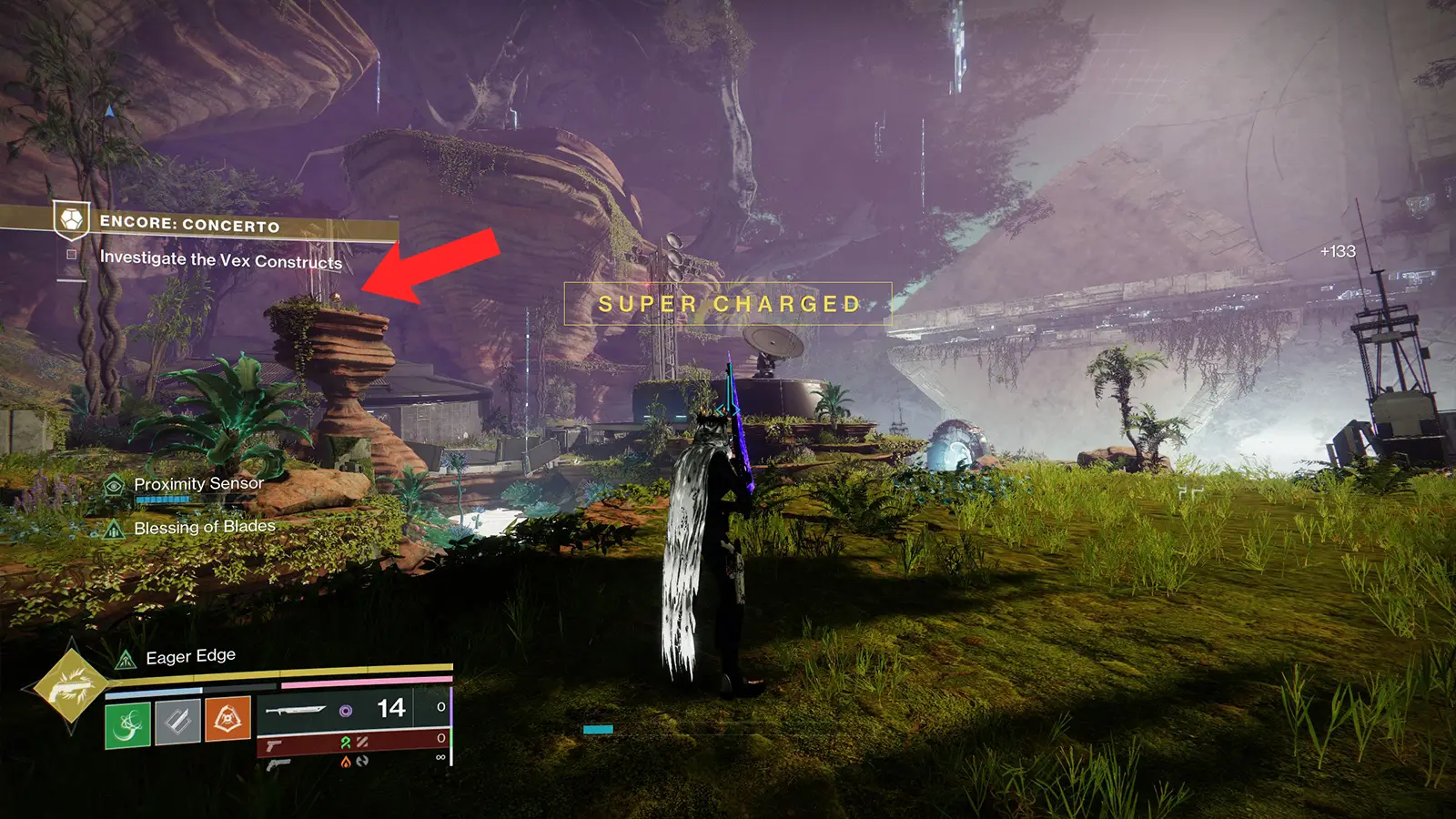Toggle the objective checkbox under Encore: Concerto
This screenshot has width=1456, height=819.
71,255
